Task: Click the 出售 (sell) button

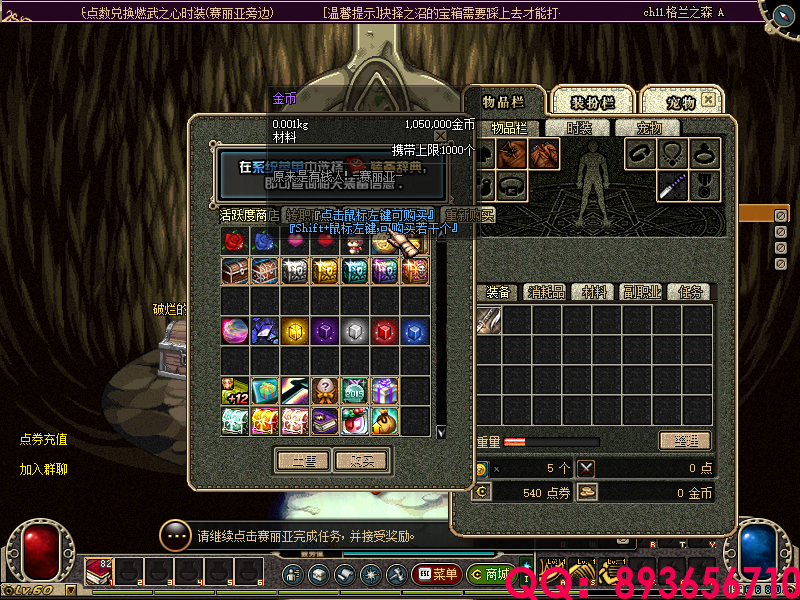Action: coord(302,461)
